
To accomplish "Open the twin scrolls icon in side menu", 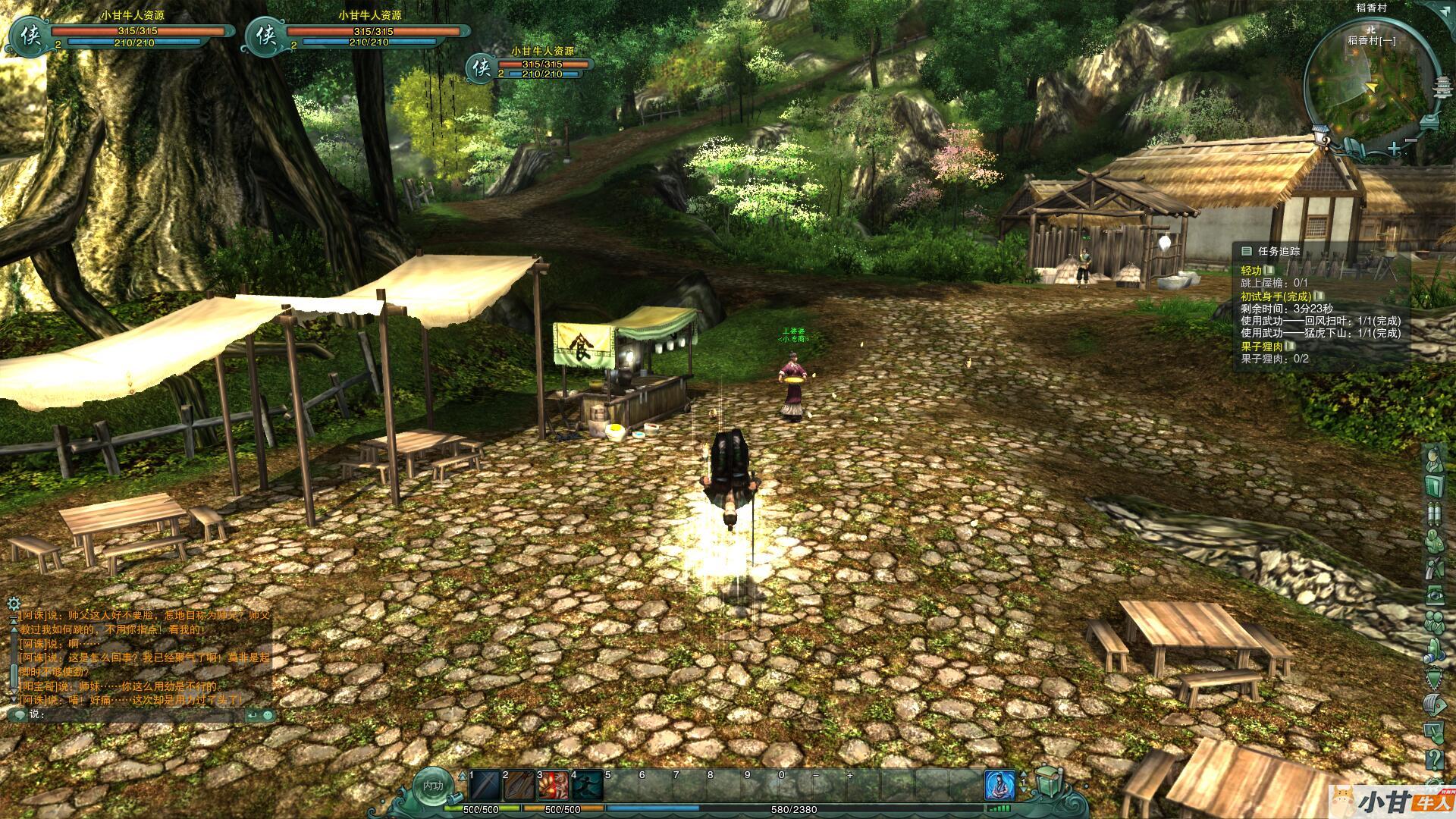I will pyautogui.click(x=1433, y=513).
